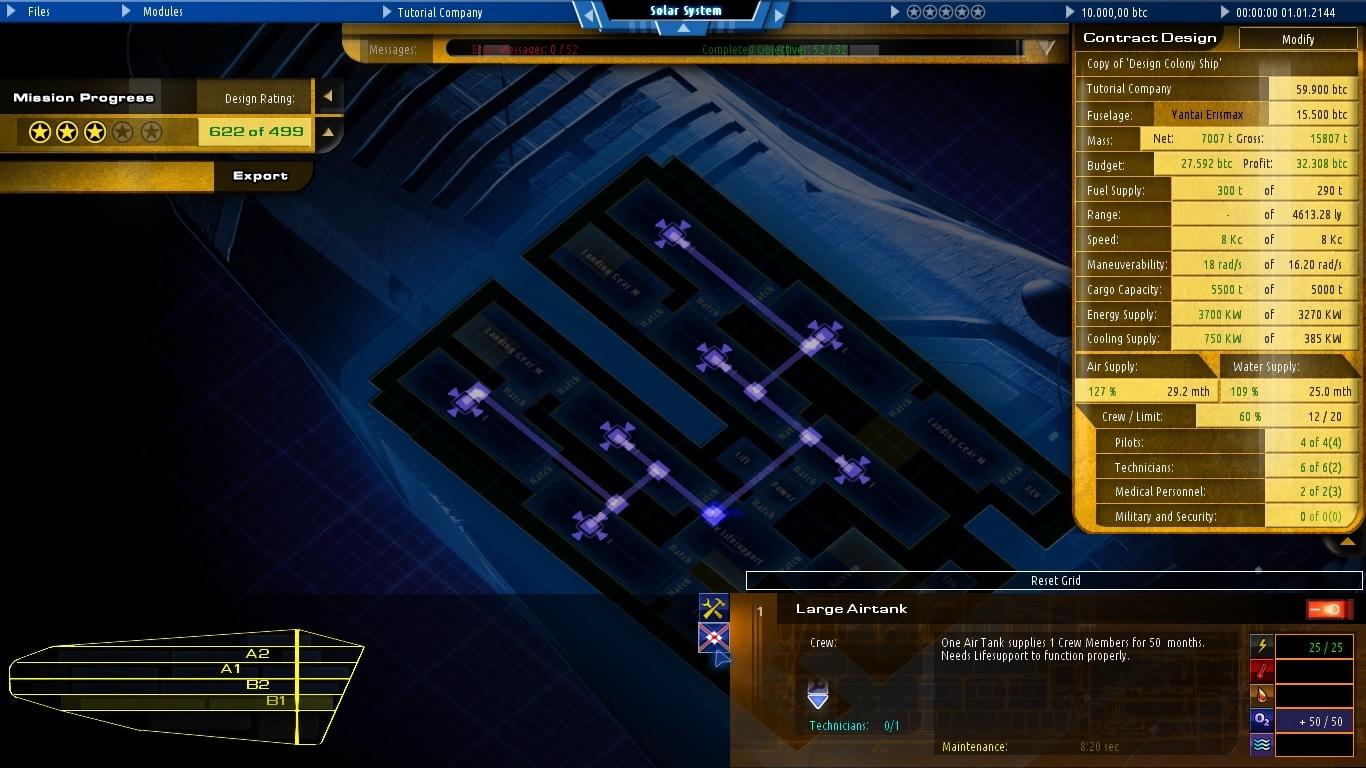
Task: Click the Reset Grid button
Action: coord(1055,580)
